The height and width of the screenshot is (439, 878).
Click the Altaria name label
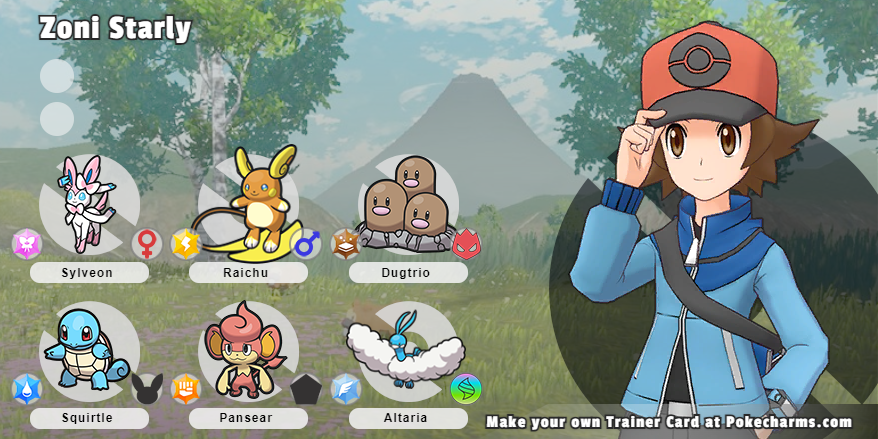tap(408, 418)
